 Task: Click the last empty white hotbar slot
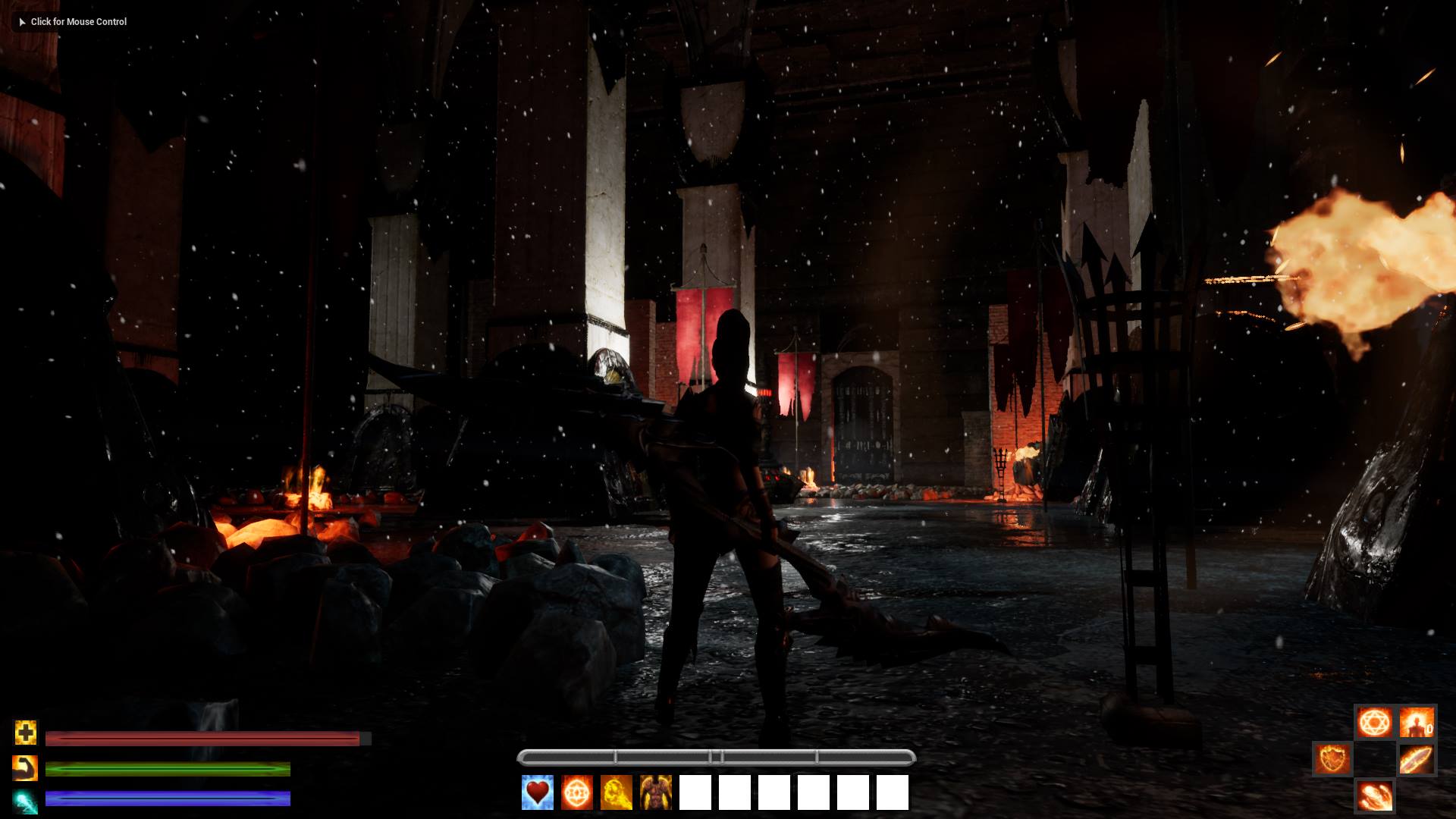click(x=893, y=793)
